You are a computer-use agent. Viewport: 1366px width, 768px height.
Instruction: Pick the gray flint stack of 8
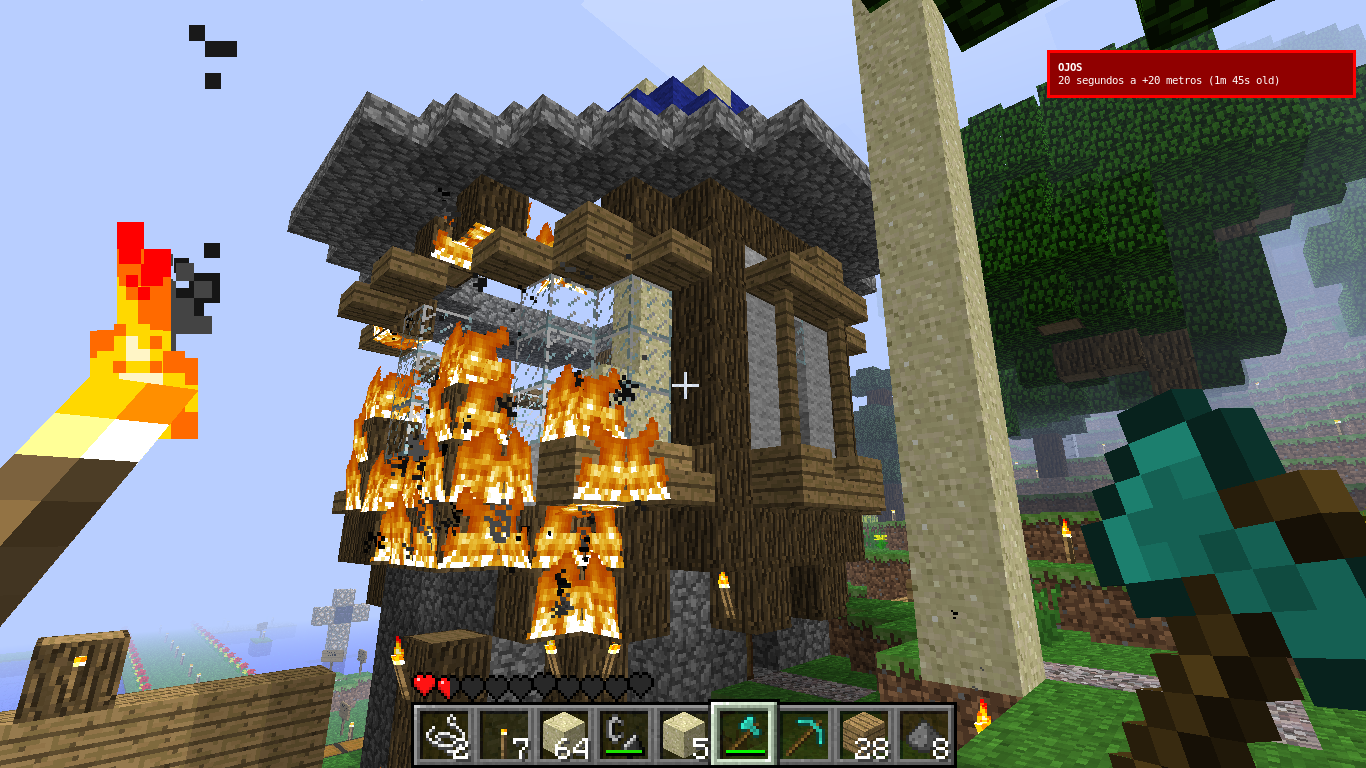click(x=924, y=735)
